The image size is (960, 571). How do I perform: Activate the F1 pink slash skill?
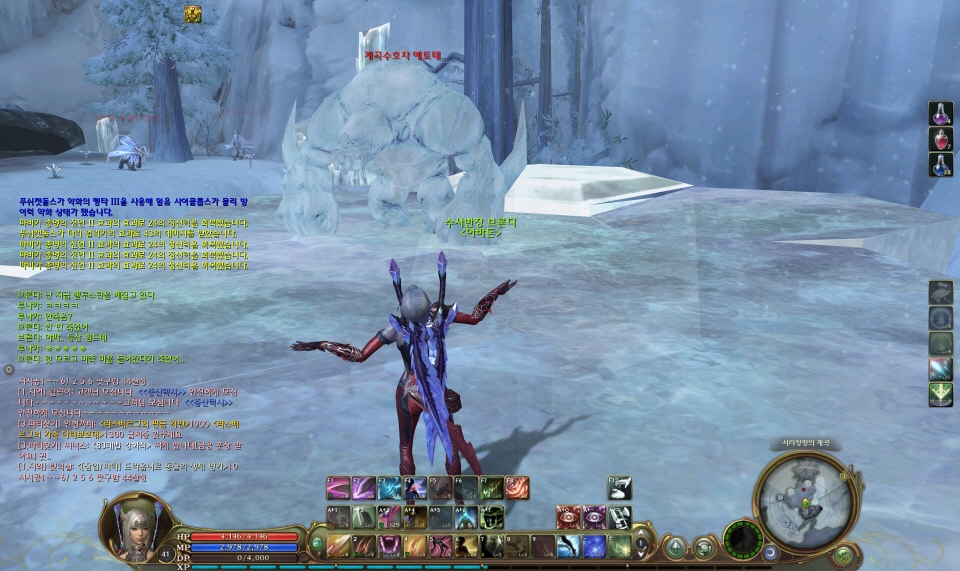(x=339, y=488)
